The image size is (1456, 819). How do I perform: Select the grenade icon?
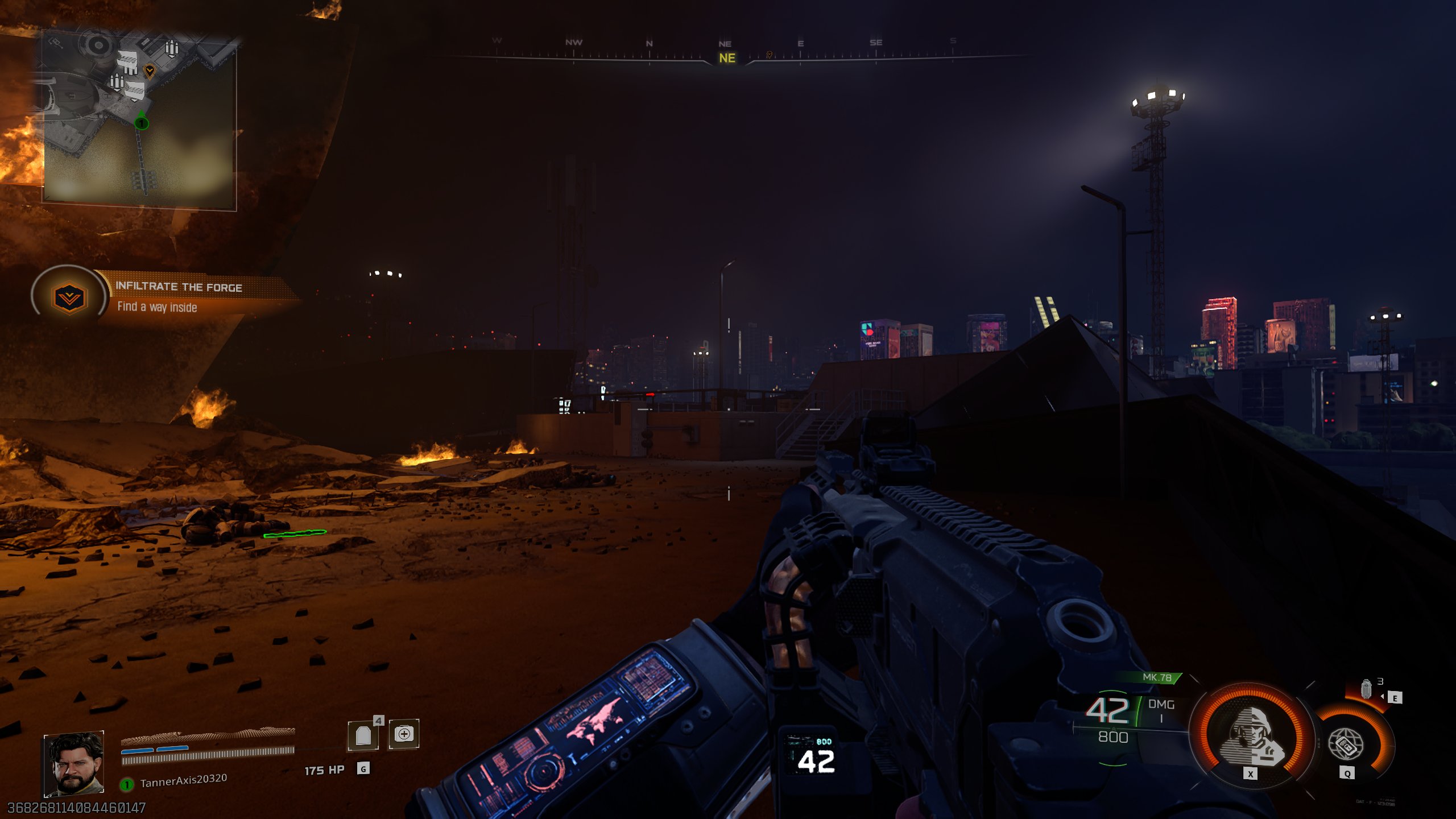1366,689
